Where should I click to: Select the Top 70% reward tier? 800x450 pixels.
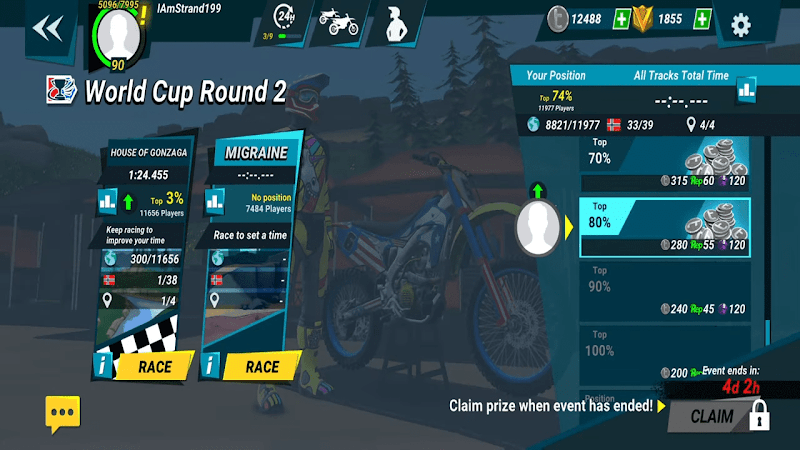coord(664,165)
